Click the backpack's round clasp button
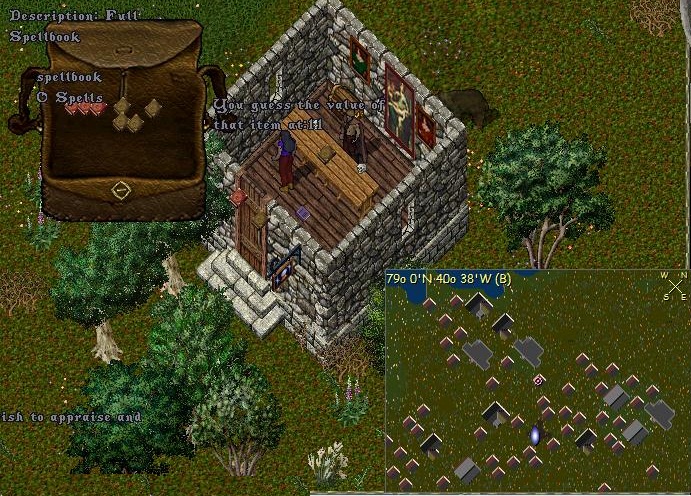 [120, 189]
